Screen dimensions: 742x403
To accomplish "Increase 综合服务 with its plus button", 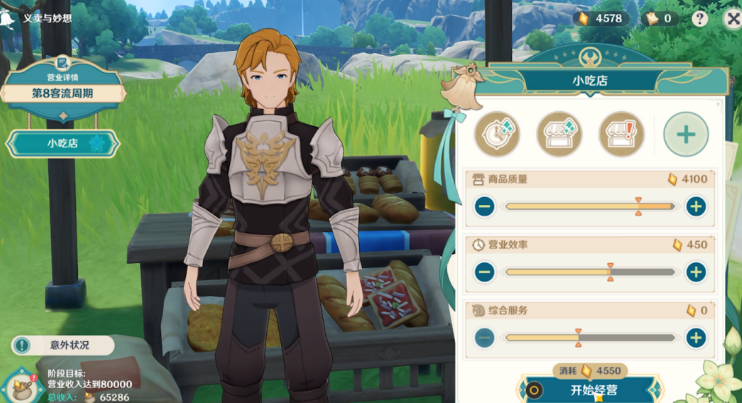I will 696,338.
